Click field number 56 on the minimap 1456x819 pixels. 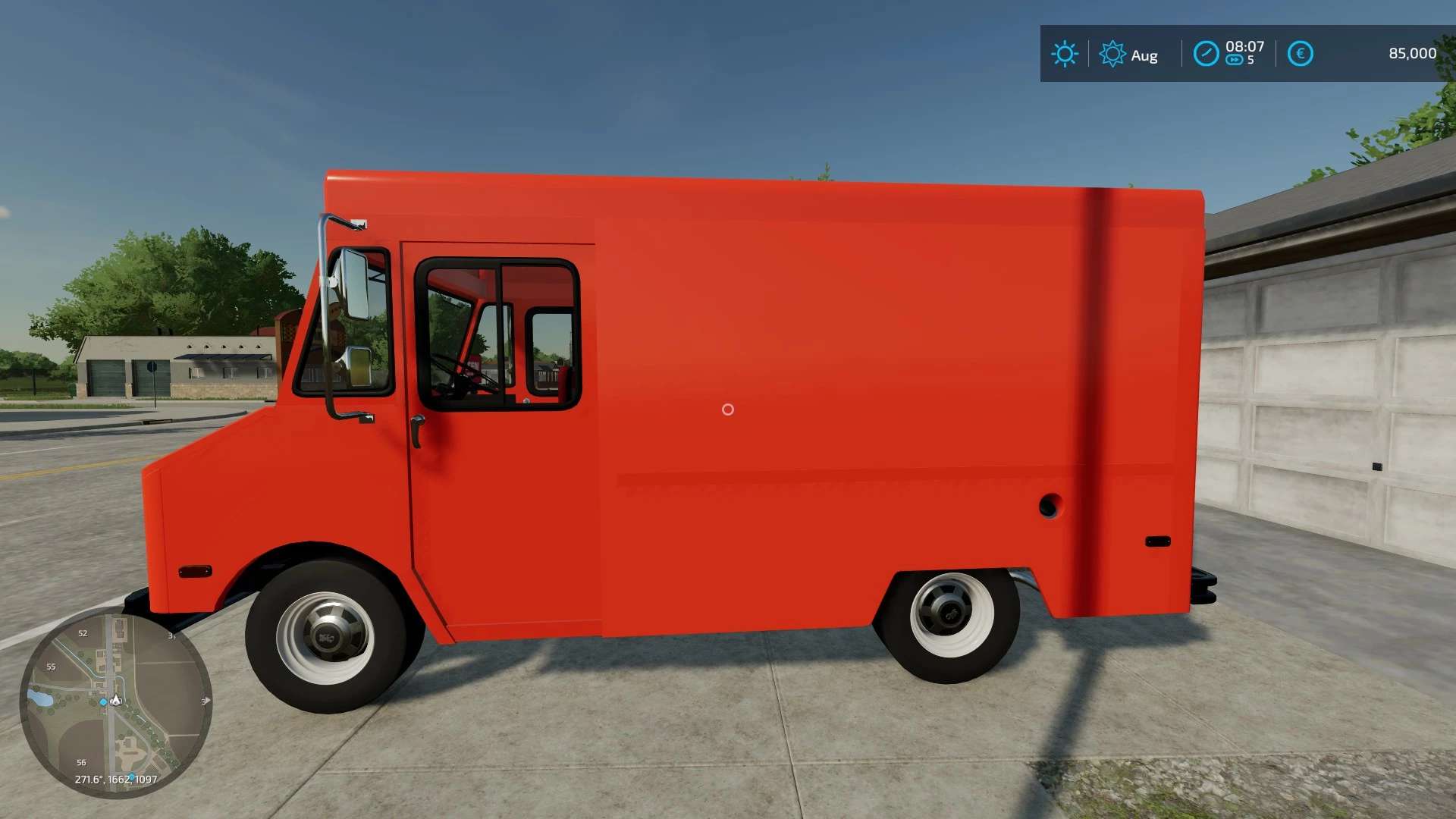[x=81, y=762]
